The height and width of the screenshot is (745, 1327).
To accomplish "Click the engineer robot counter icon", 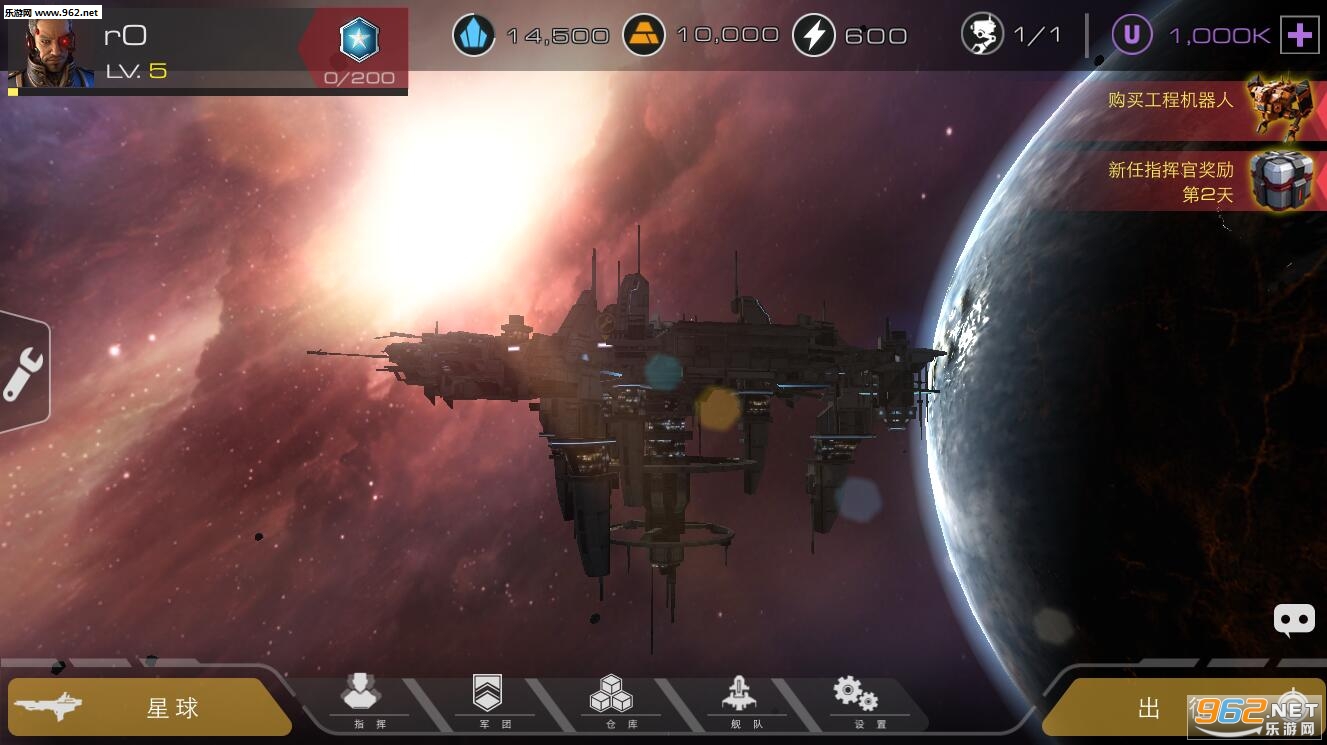I will (982, 35).
